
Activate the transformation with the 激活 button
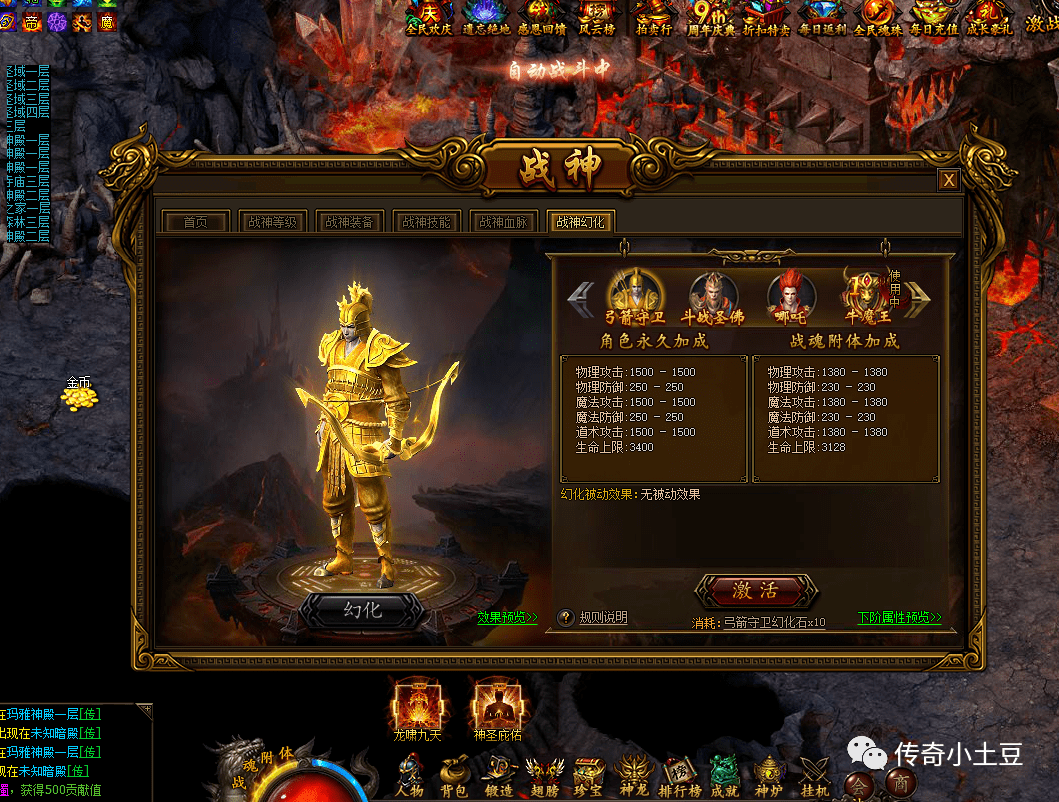pos(756,591)
